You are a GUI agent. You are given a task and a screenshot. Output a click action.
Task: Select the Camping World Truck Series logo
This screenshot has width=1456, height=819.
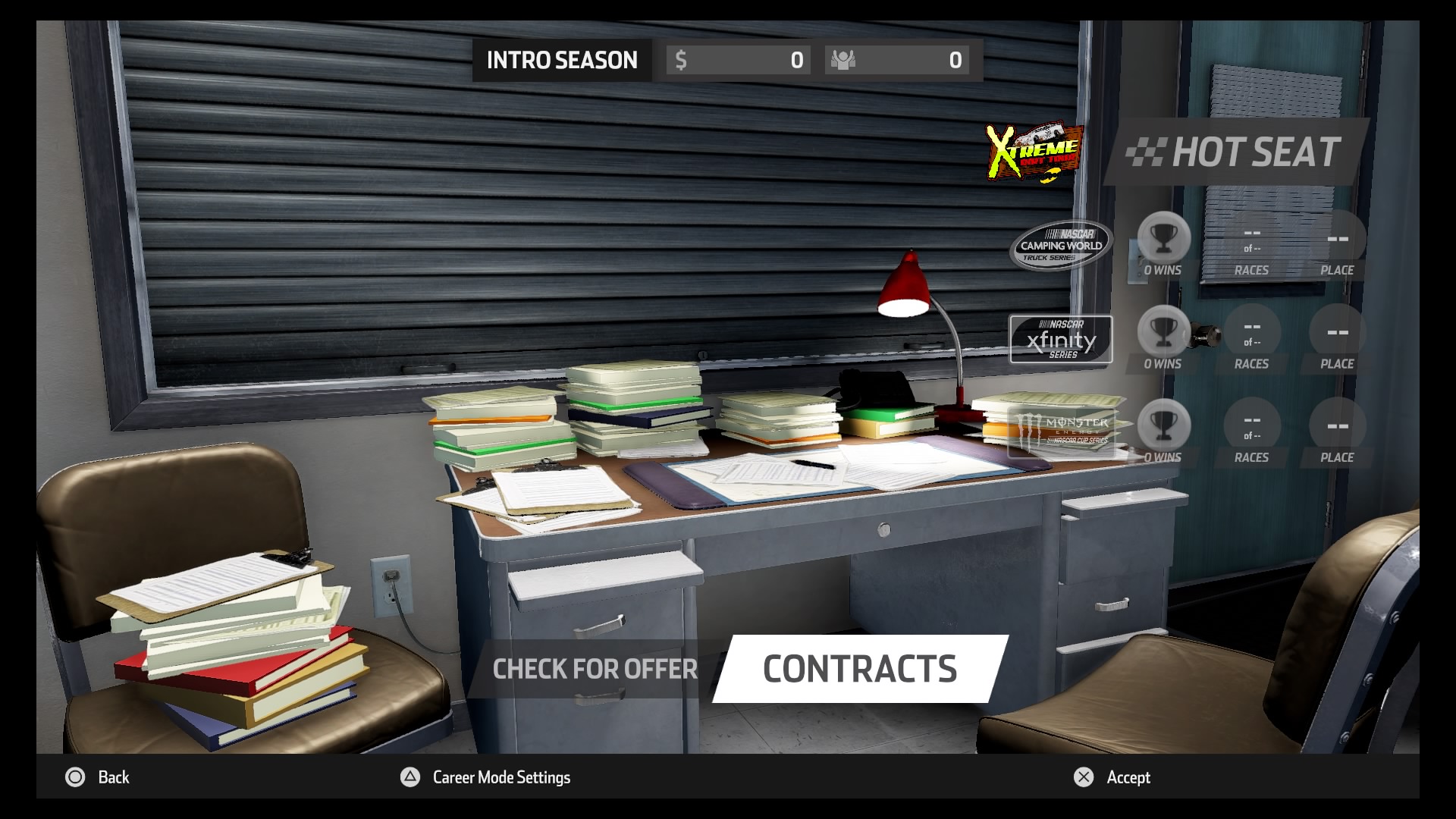pyautogui.click(x=1061, y=245)
